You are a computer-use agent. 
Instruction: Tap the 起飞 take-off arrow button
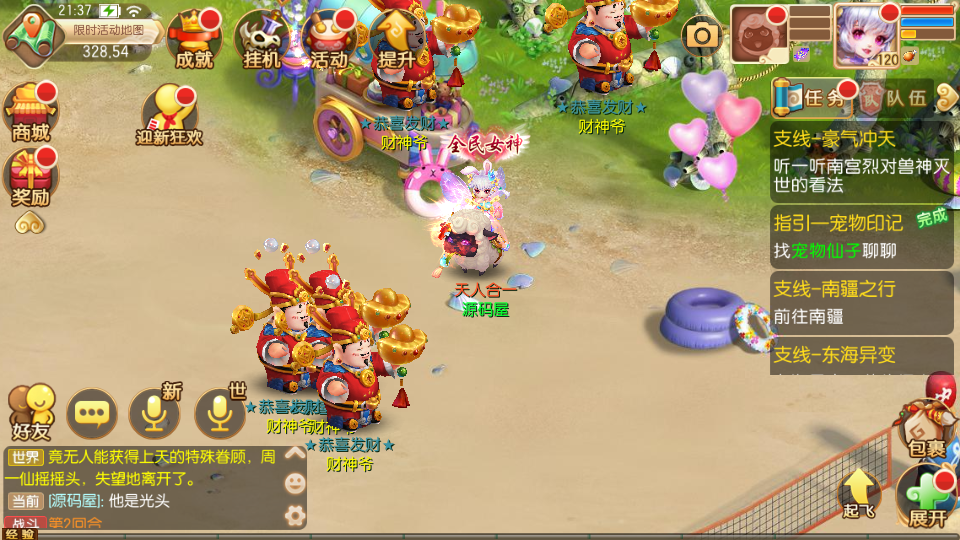[859, 494]
